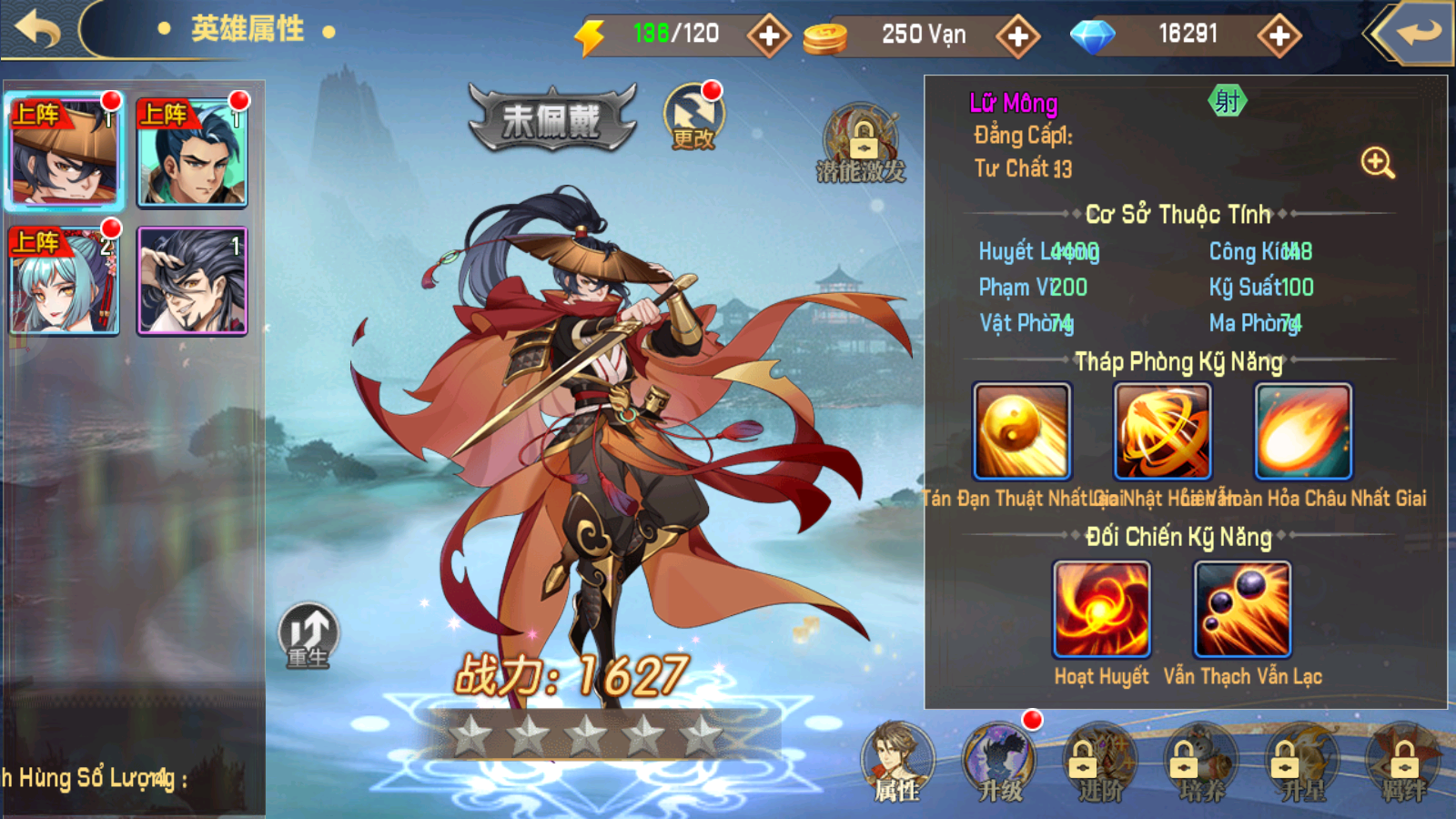Open the locked 羁绊 bond tab

1403,763
